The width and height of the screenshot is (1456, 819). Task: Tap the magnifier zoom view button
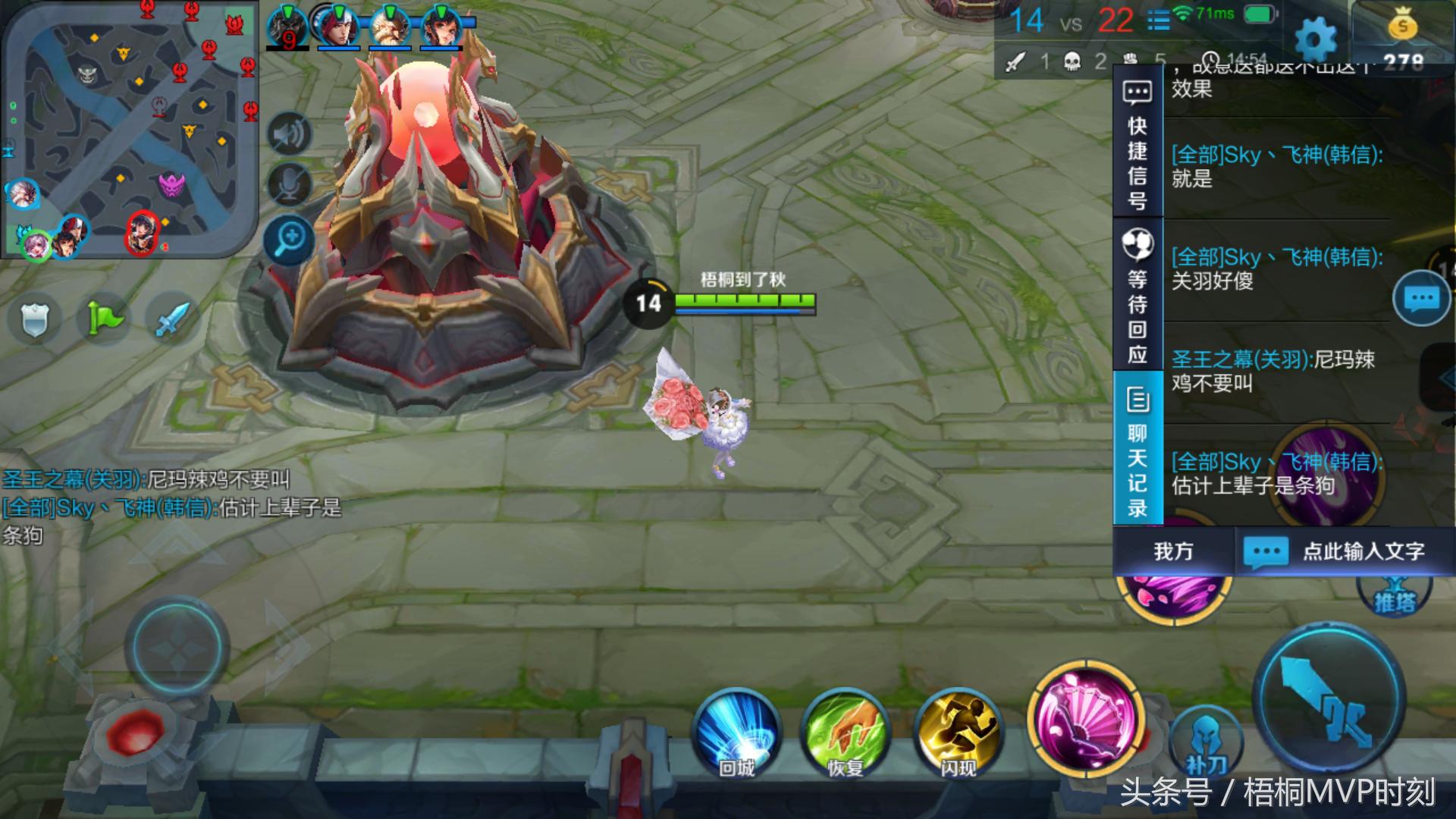point(289,241)
